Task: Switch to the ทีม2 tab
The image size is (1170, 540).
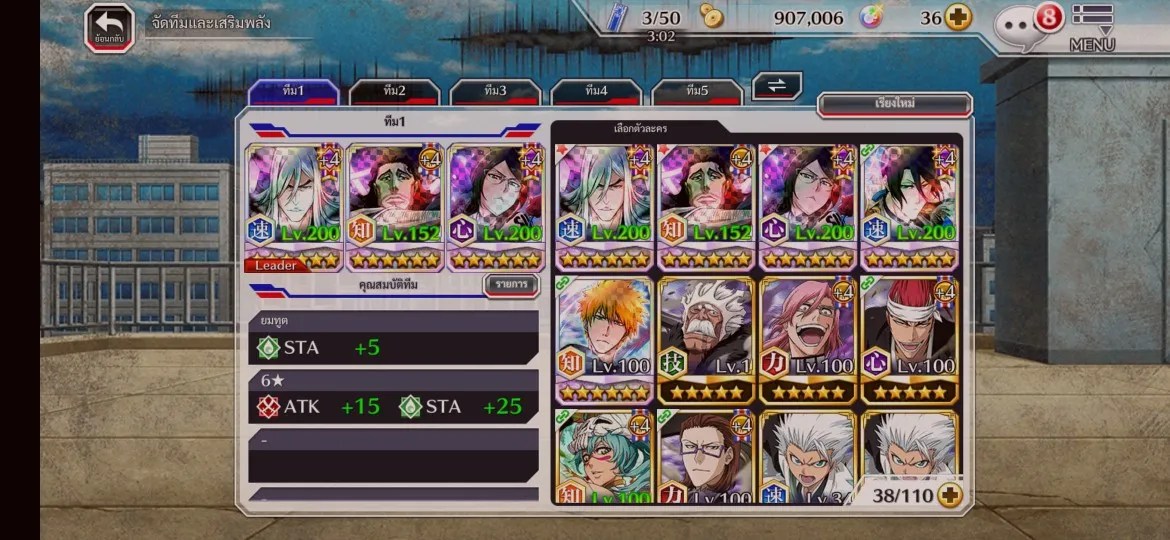Action: pos(394,92)
